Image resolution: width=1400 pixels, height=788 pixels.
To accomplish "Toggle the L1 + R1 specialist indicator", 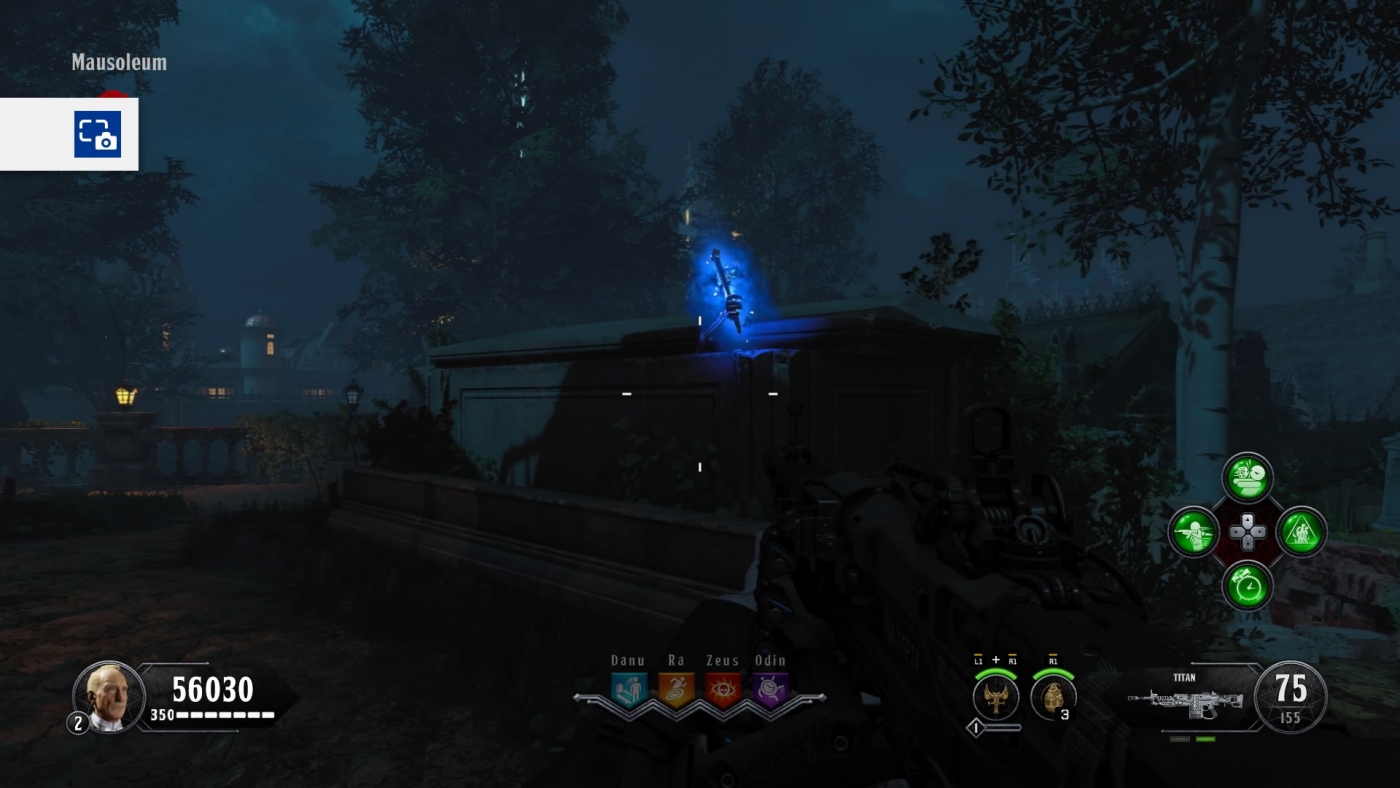I will point(994,661).
